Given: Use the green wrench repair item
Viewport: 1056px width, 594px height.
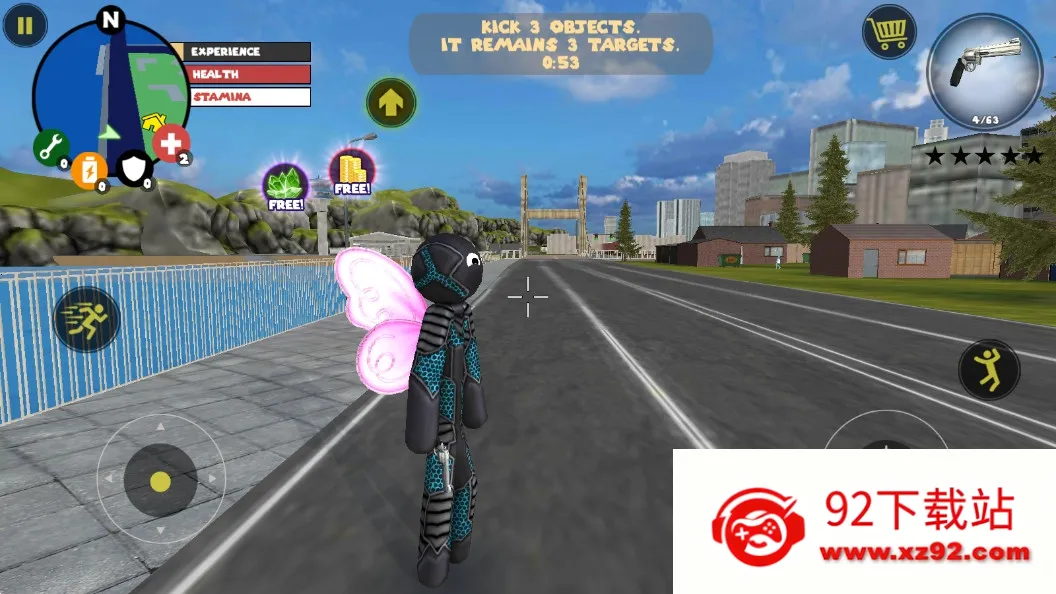Looking at the screenshot, I should pos(51,148).
